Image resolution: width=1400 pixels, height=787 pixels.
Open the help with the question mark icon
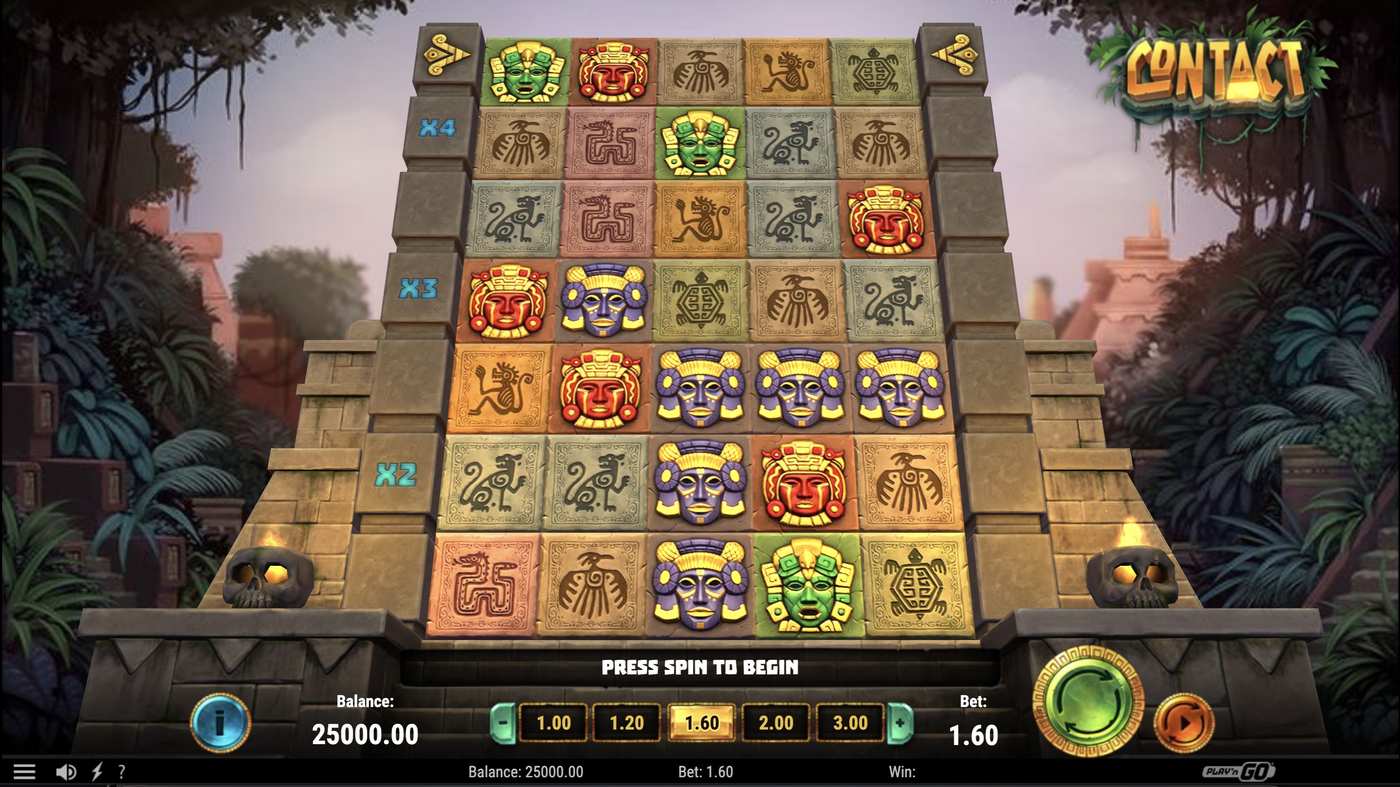coord(121,770)
